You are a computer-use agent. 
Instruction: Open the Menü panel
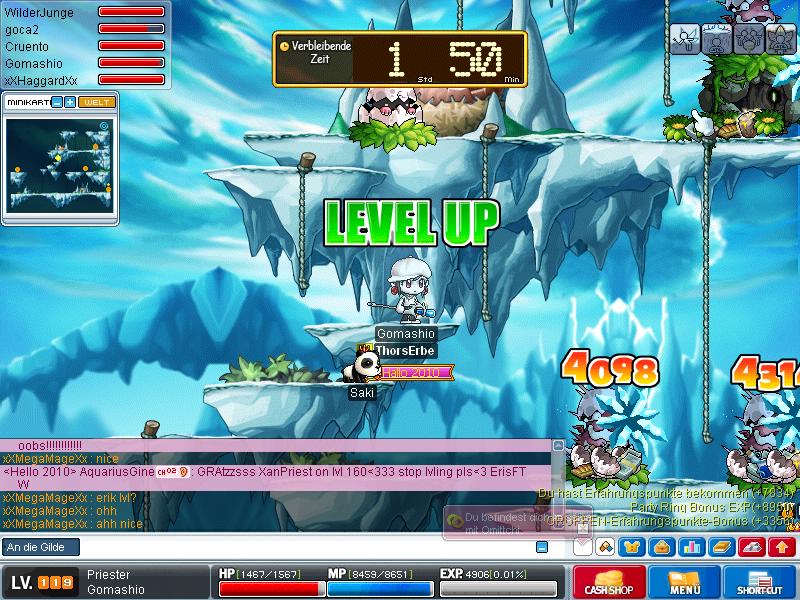(x=685, y=583)
